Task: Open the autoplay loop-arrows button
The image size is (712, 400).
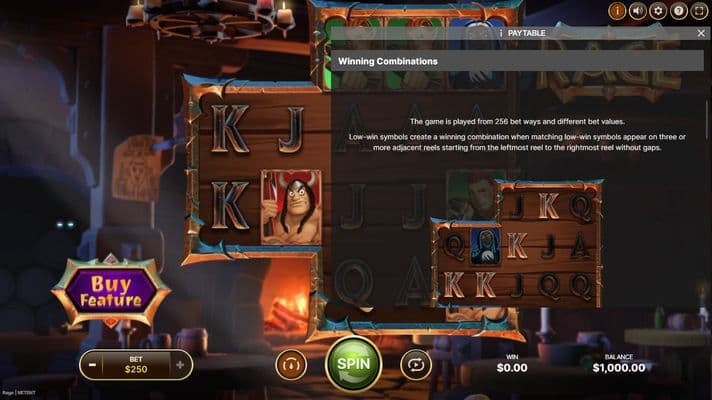Action: tap(416, 364)
